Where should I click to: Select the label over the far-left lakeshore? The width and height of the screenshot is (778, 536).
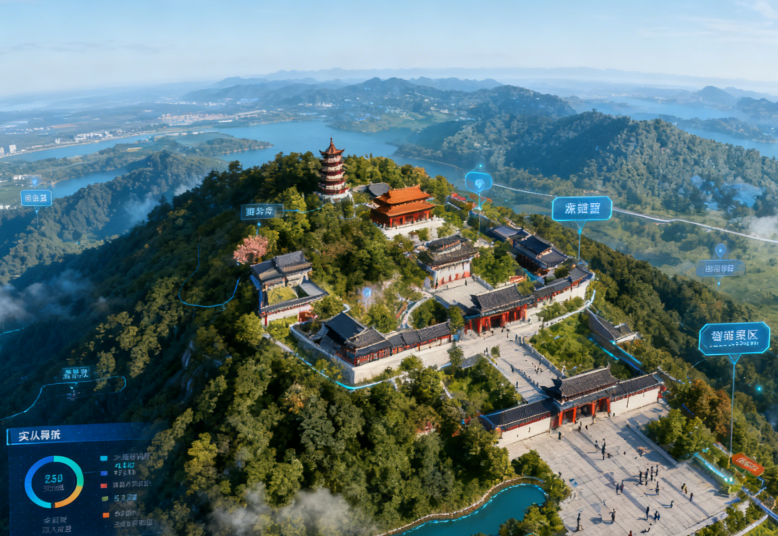click(36, 198)
